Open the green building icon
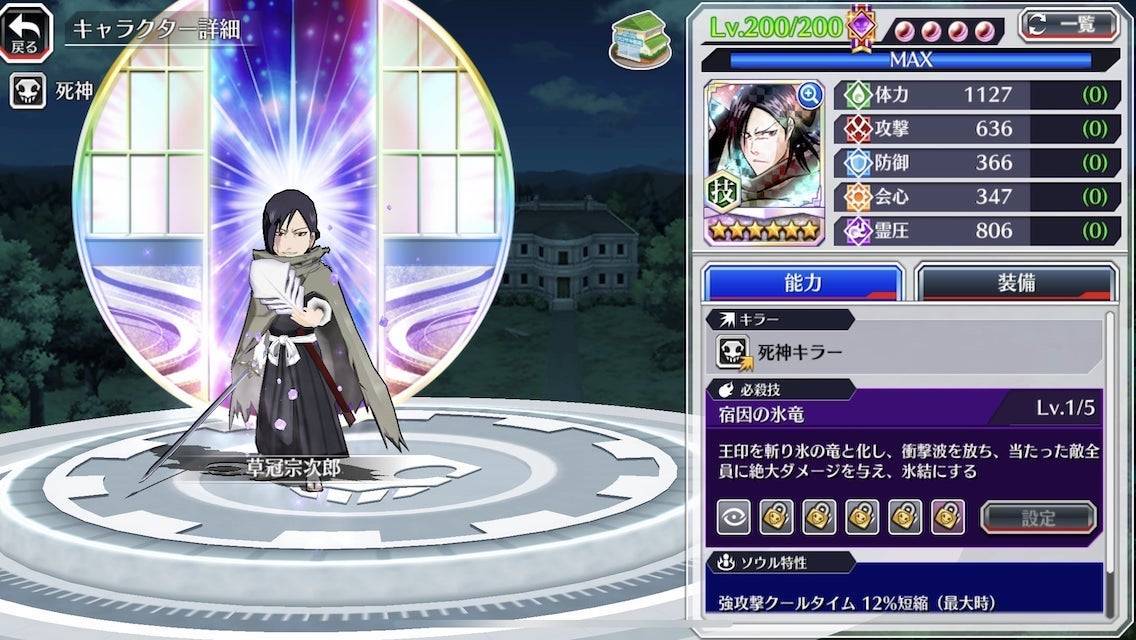The image size is (1136, 640). coord(638,38)
